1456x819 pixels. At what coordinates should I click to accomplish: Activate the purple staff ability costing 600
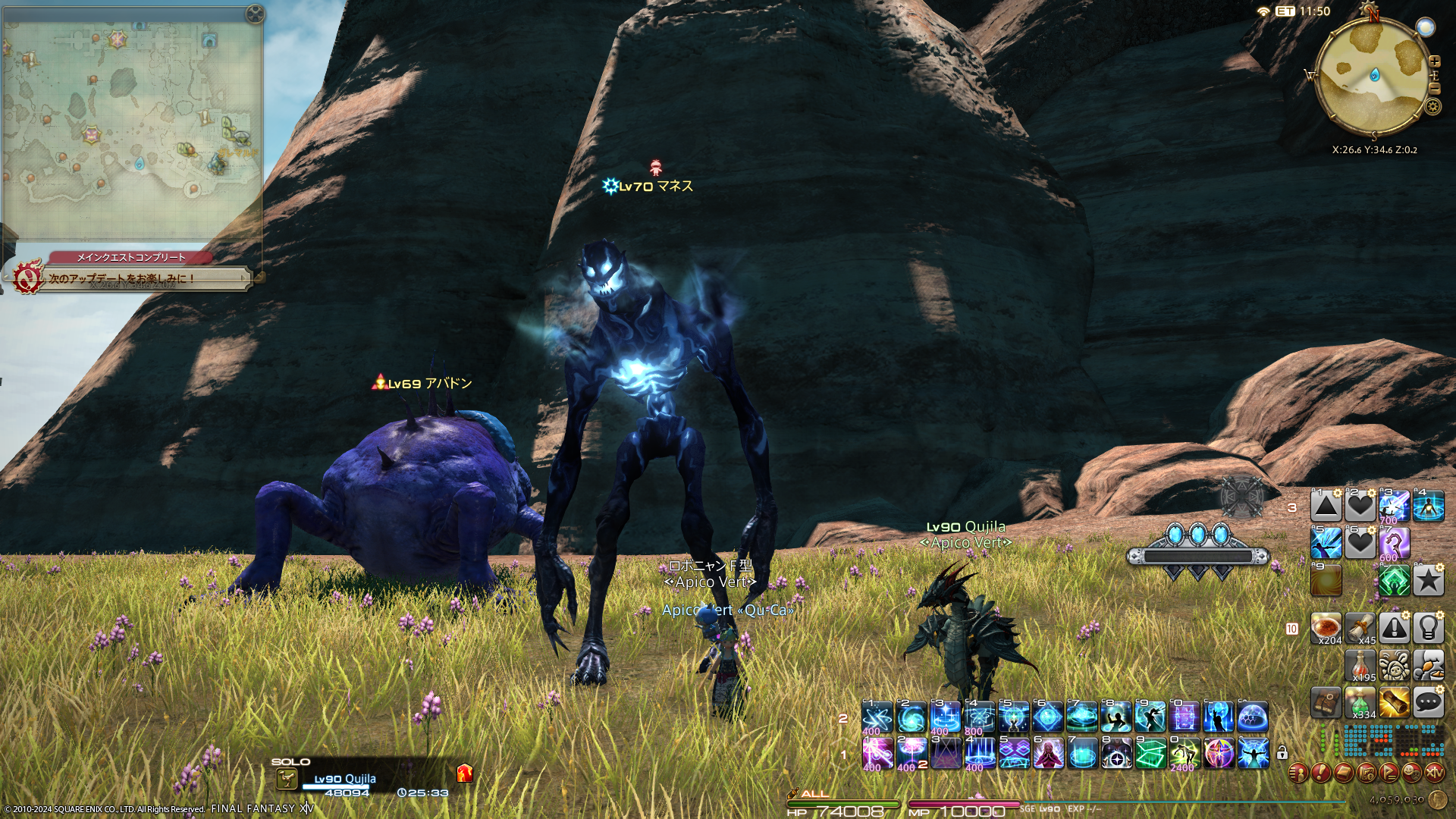point(1394,544)
